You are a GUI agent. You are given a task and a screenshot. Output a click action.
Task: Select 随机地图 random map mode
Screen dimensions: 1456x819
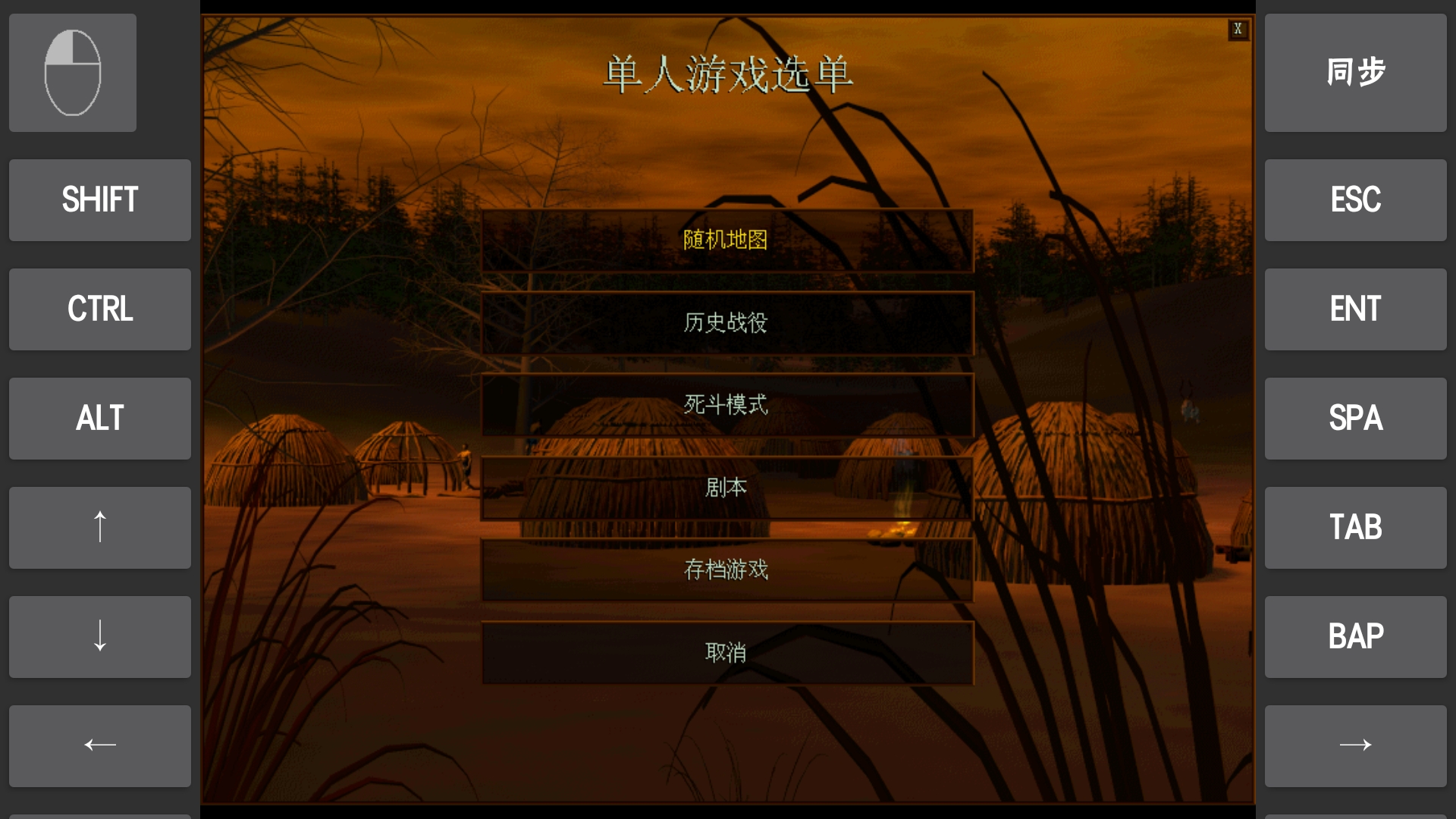726,240
